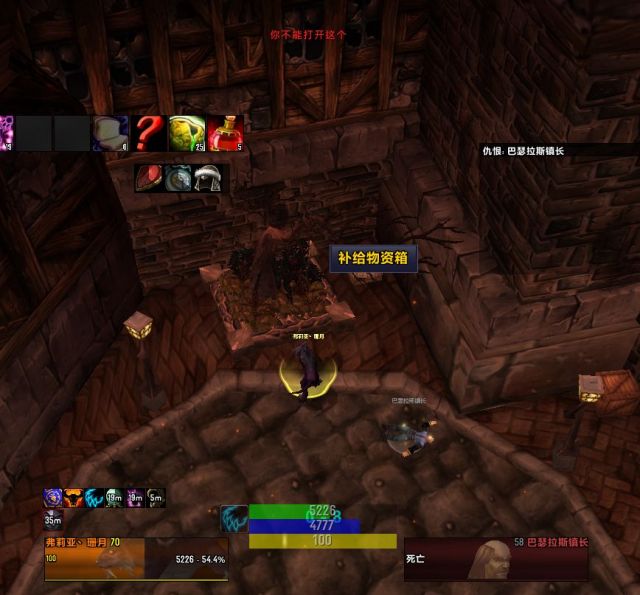The width and height of the screenshot is (640, 595).
Task: Click the blue claw icon beside the bars
Action: (234, 518)
